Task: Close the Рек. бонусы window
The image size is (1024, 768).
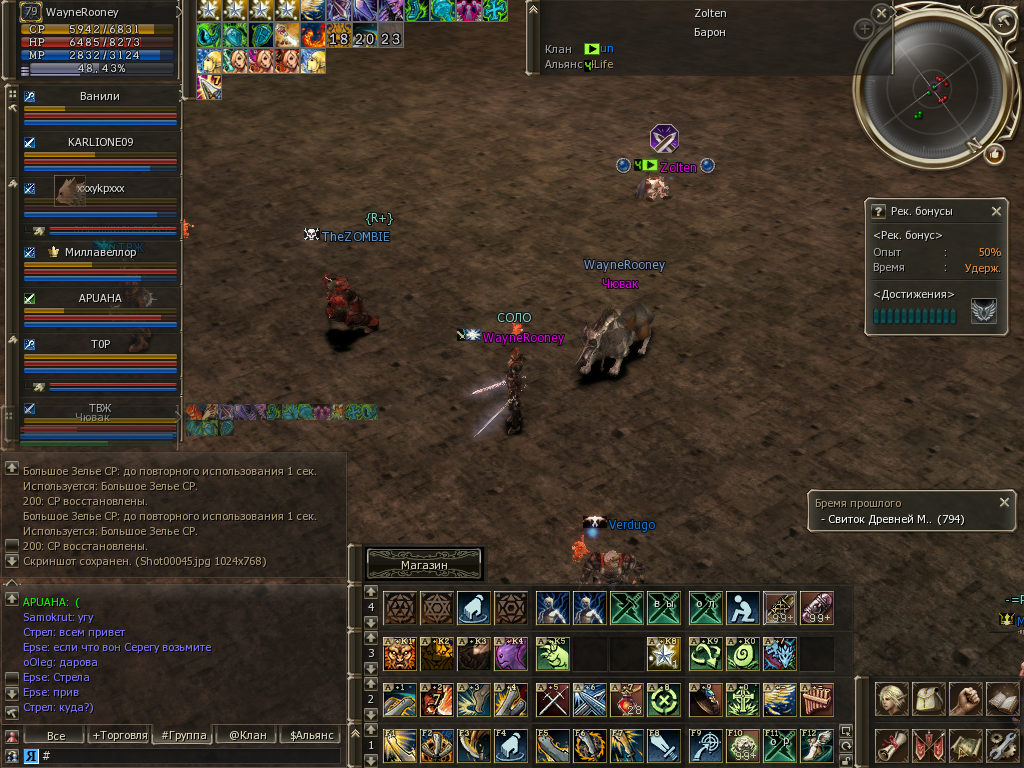Action: (x=996, y=212)
